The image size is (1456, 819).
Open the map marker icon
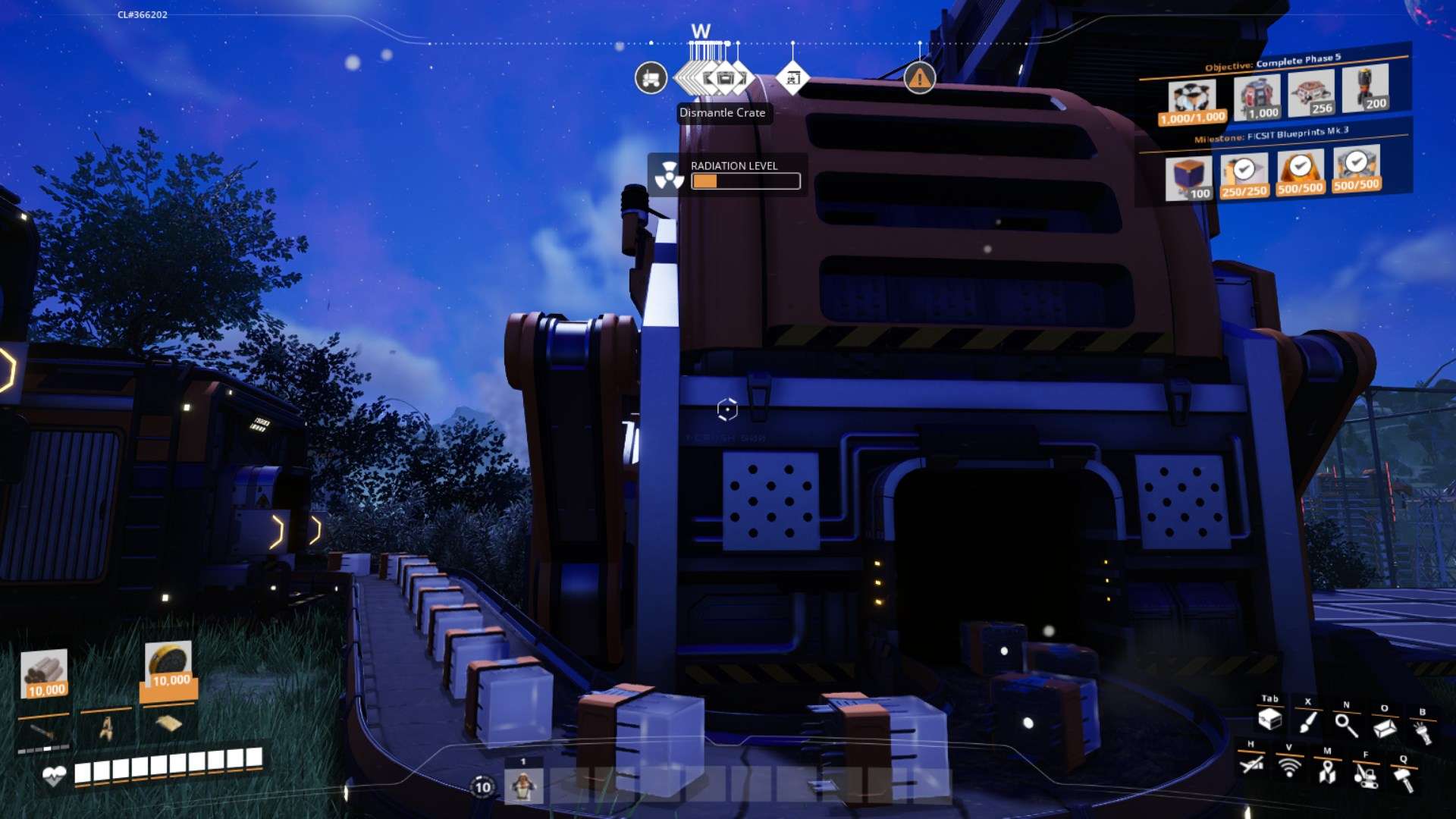[x=1327, y=771]
